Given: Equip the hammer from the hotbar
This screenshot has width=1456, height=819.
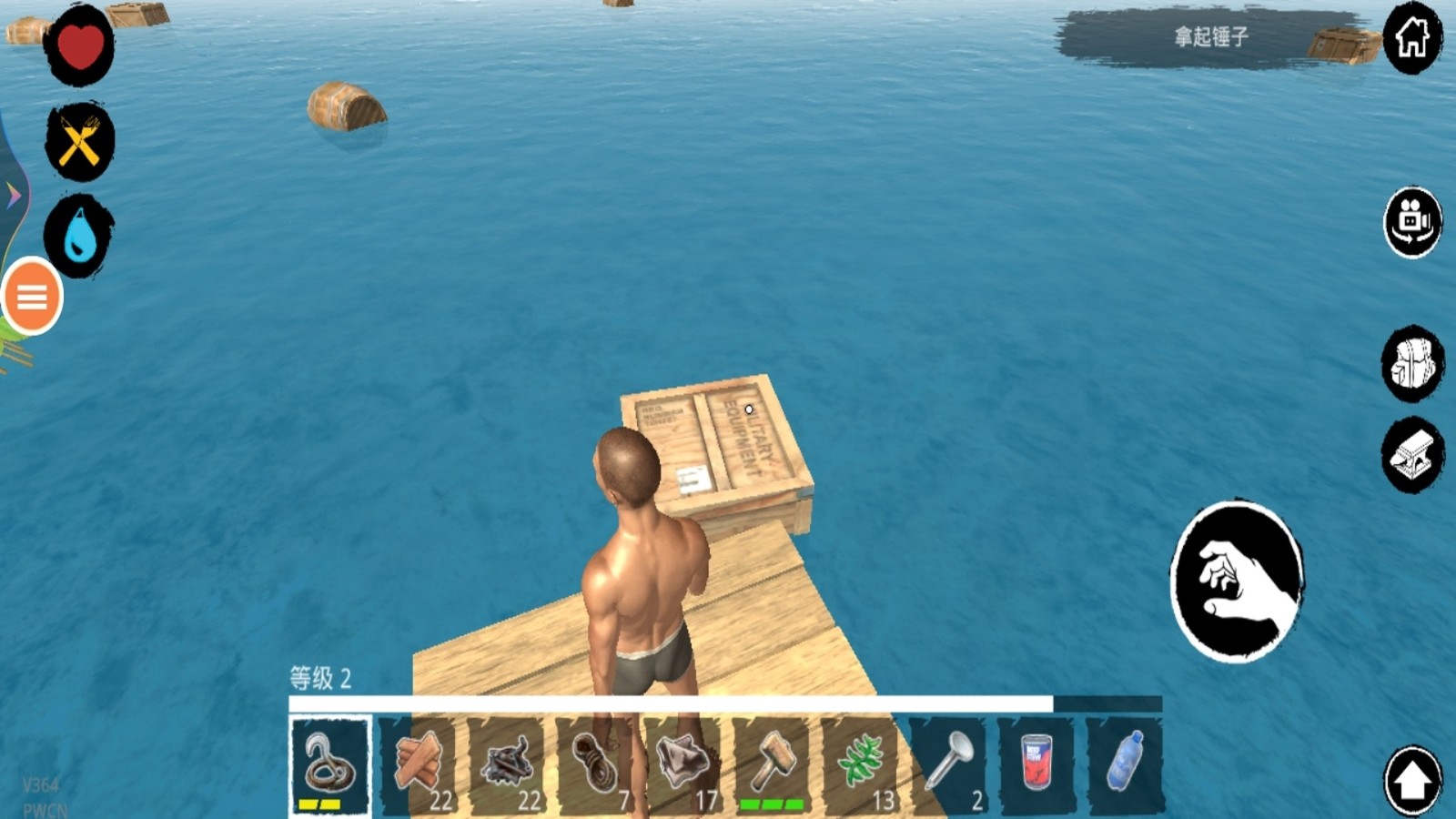Looking at the screenshot, I should [x=772, y=765].
